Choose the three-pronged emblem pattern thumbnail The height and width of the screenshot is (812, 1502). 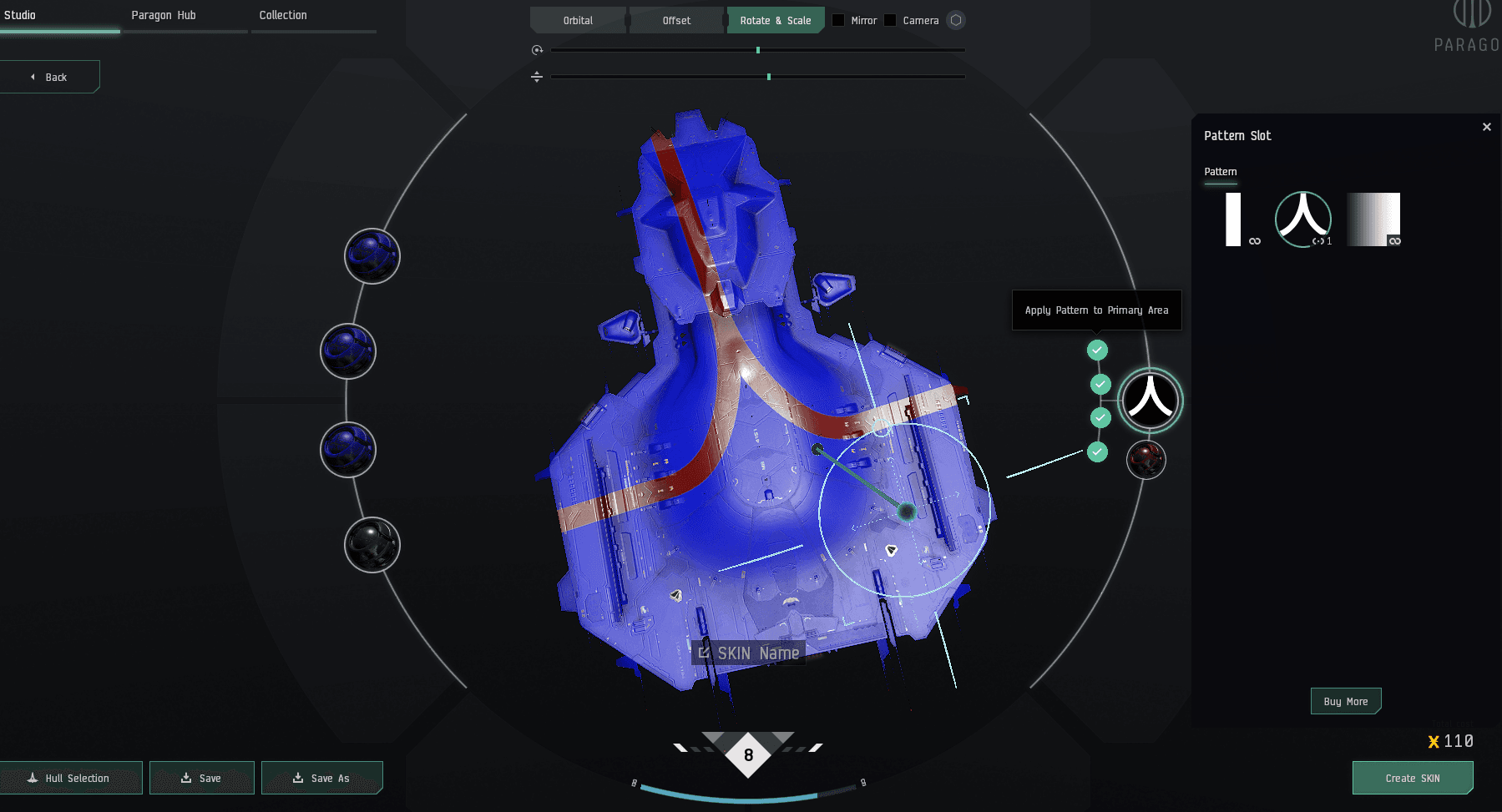point(1303,219)
